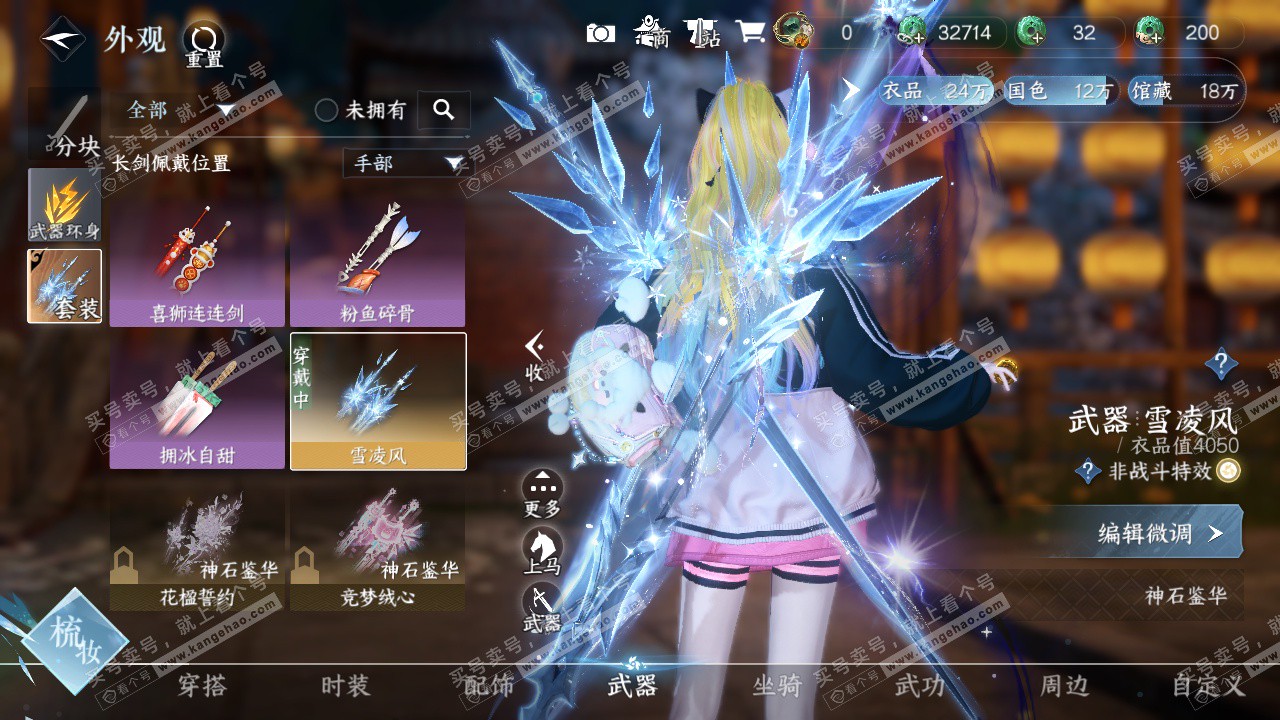Select the 武器环身 category
Screen dimensions: 1280x720
[x=64, y=205]
